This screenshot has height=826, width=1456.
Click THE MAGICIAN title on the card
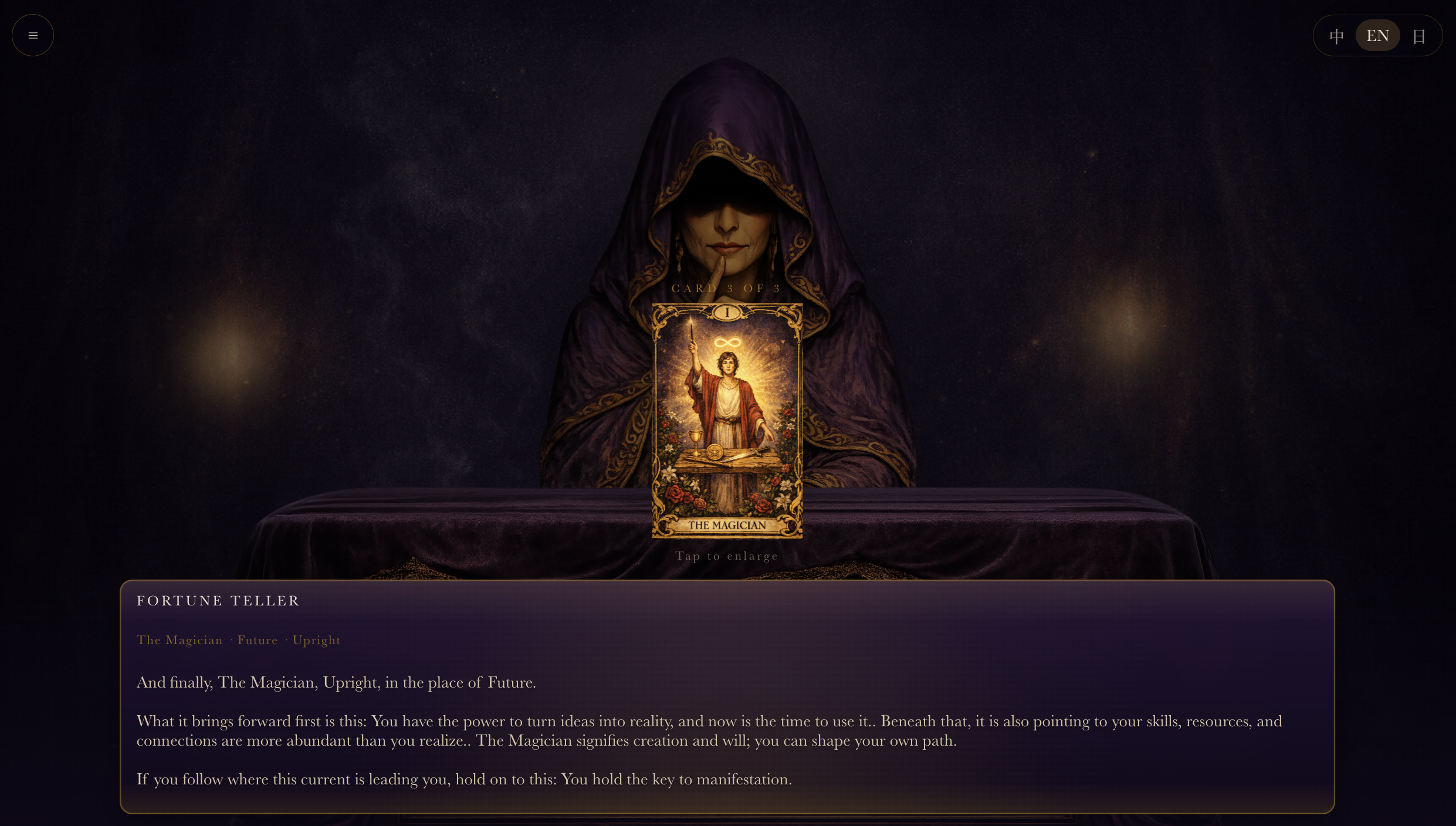click(727, 525)
